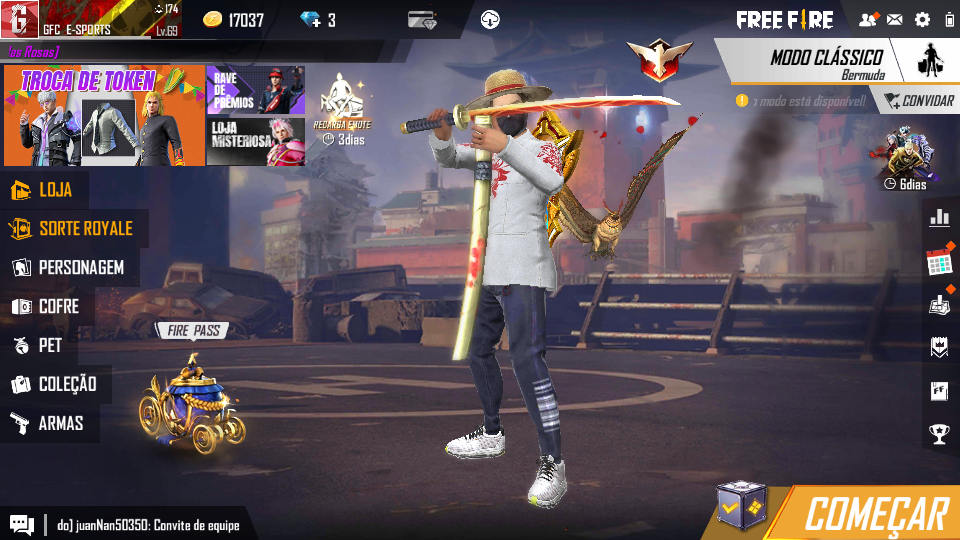Open the mail envelope icon
The image size is (960, 540).
coord(895,20)
